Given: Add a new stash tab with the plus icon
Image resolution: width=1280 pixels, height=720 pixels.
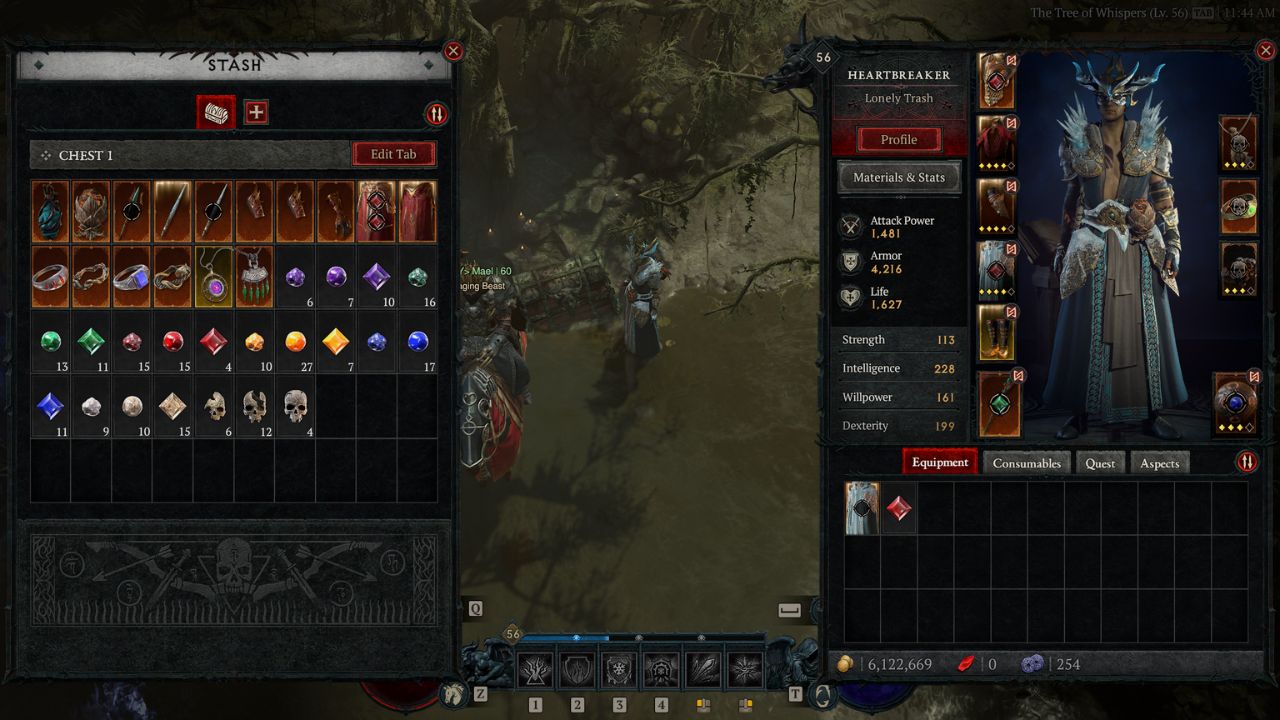Looking at the screenshot, I should click(x=256, y=112).
